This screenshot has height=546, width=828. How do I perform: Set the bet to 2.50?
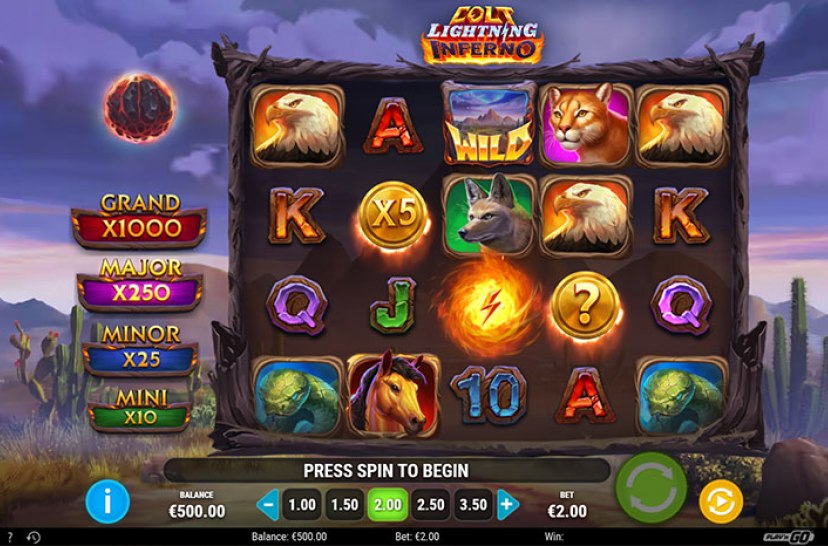tap(430, 504)
